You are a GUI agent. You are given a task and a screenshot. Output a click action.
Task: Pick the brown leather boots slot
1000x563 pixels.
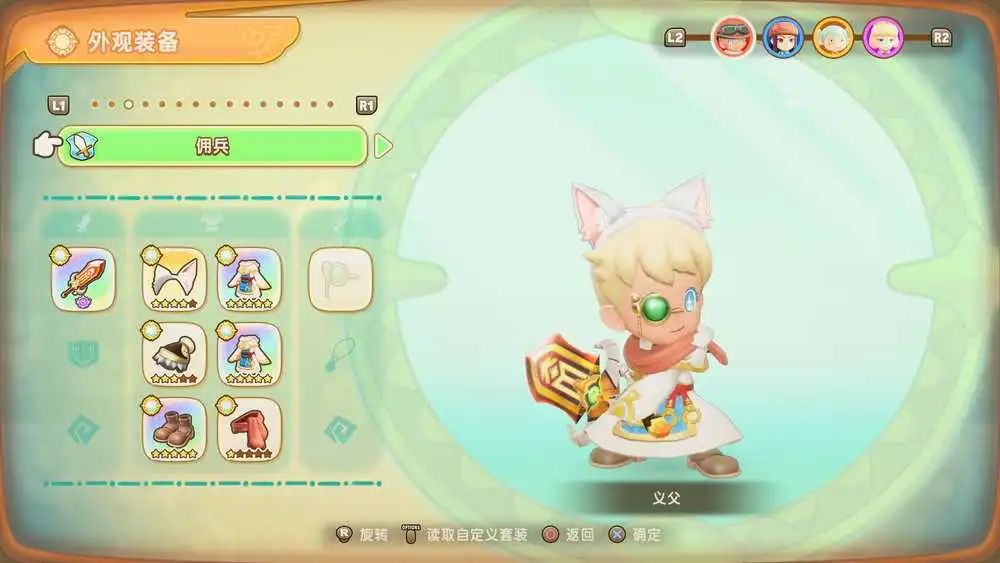pos(174,429)
